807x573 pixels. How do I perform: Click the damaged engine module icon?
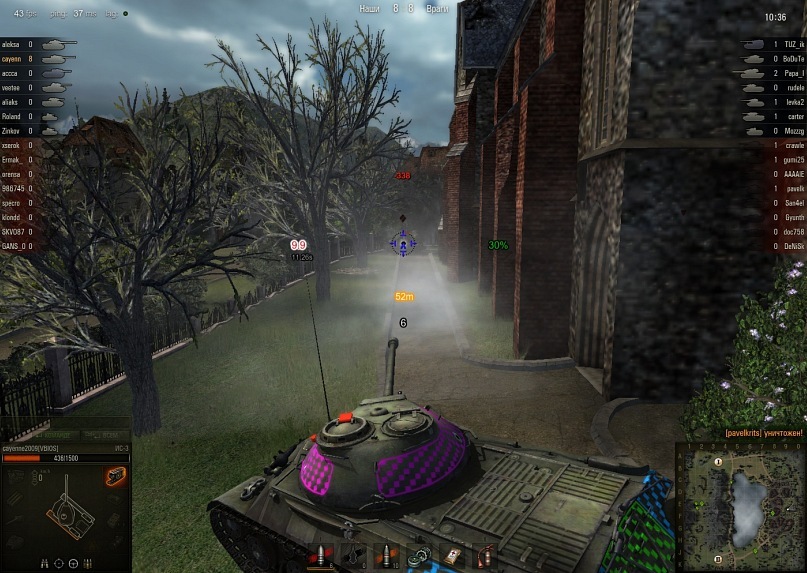coord(115,476)
